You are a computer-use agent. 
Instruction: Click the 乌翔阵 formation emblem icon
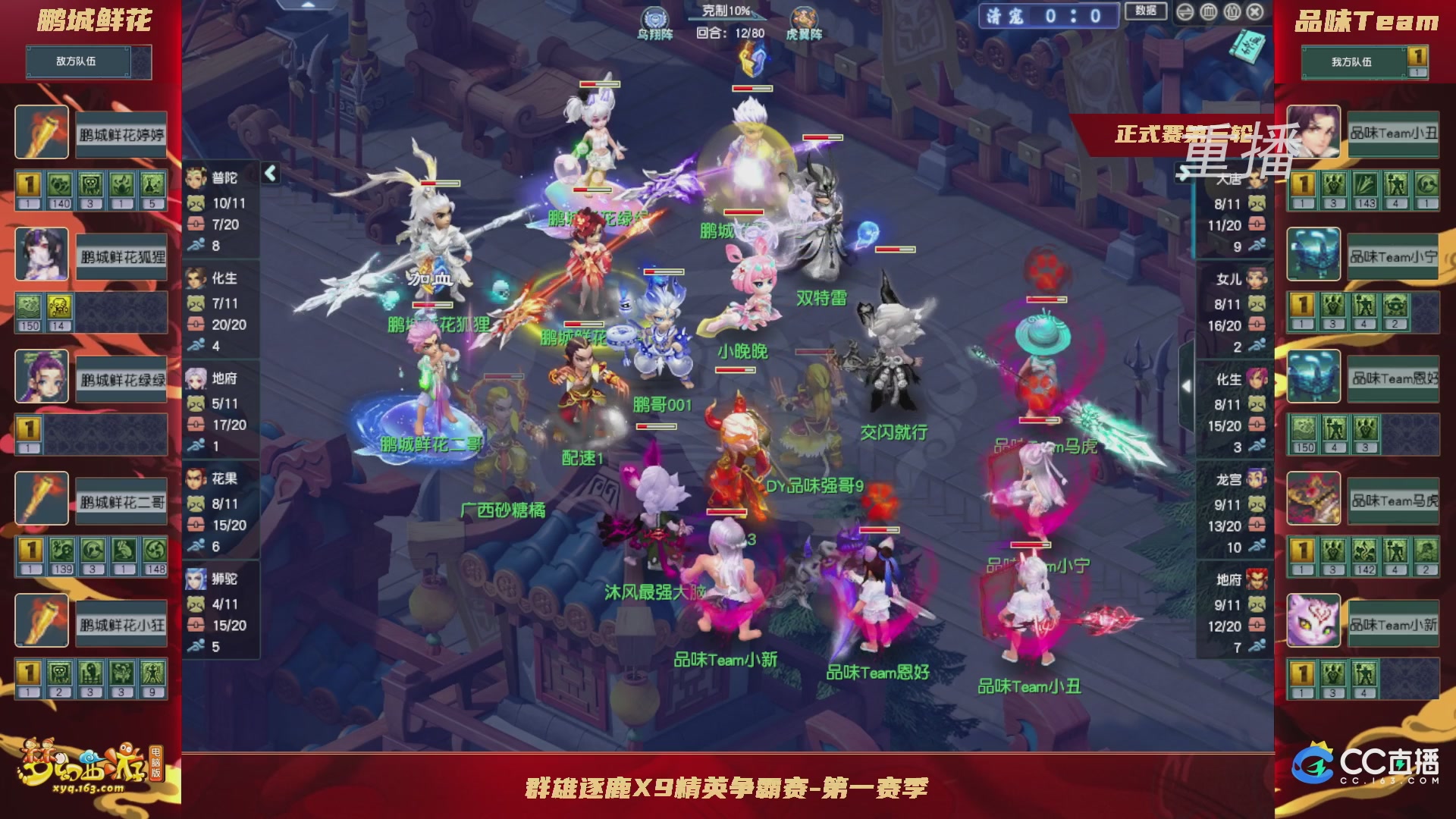click(x=655, y=18)
